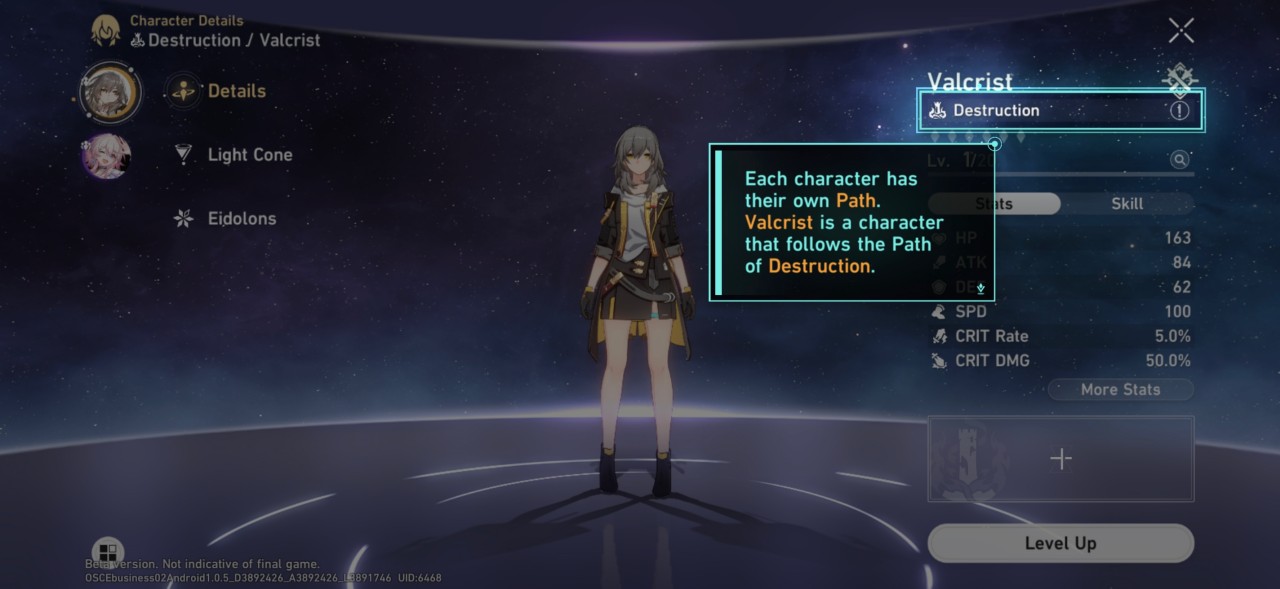The height and width of the screenshot is (589, 1280).
Task: Open the Details section
Action: click(236, 91)
